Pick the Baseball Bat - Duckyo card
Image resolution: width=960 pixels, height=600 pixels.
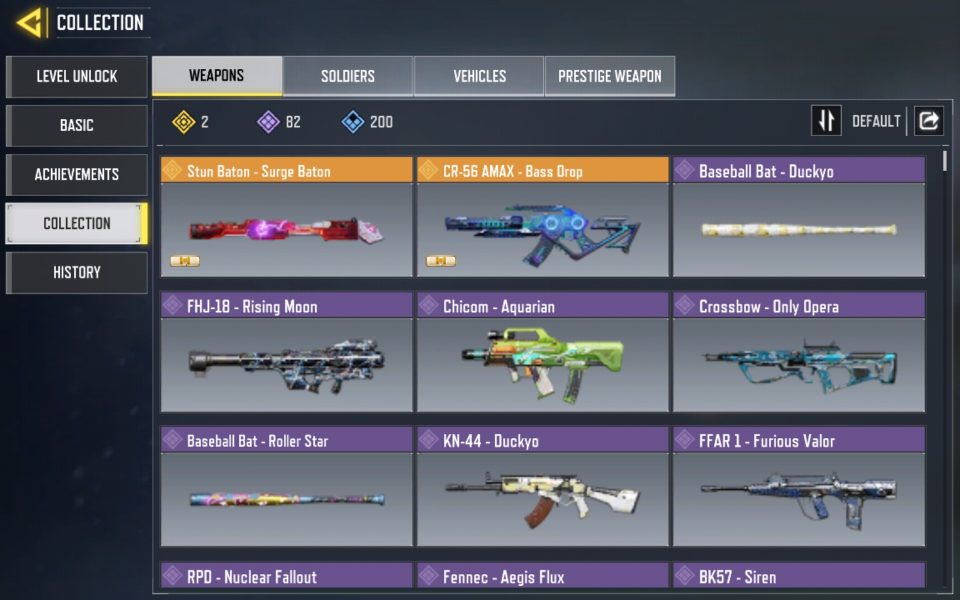tap(798, 217)
